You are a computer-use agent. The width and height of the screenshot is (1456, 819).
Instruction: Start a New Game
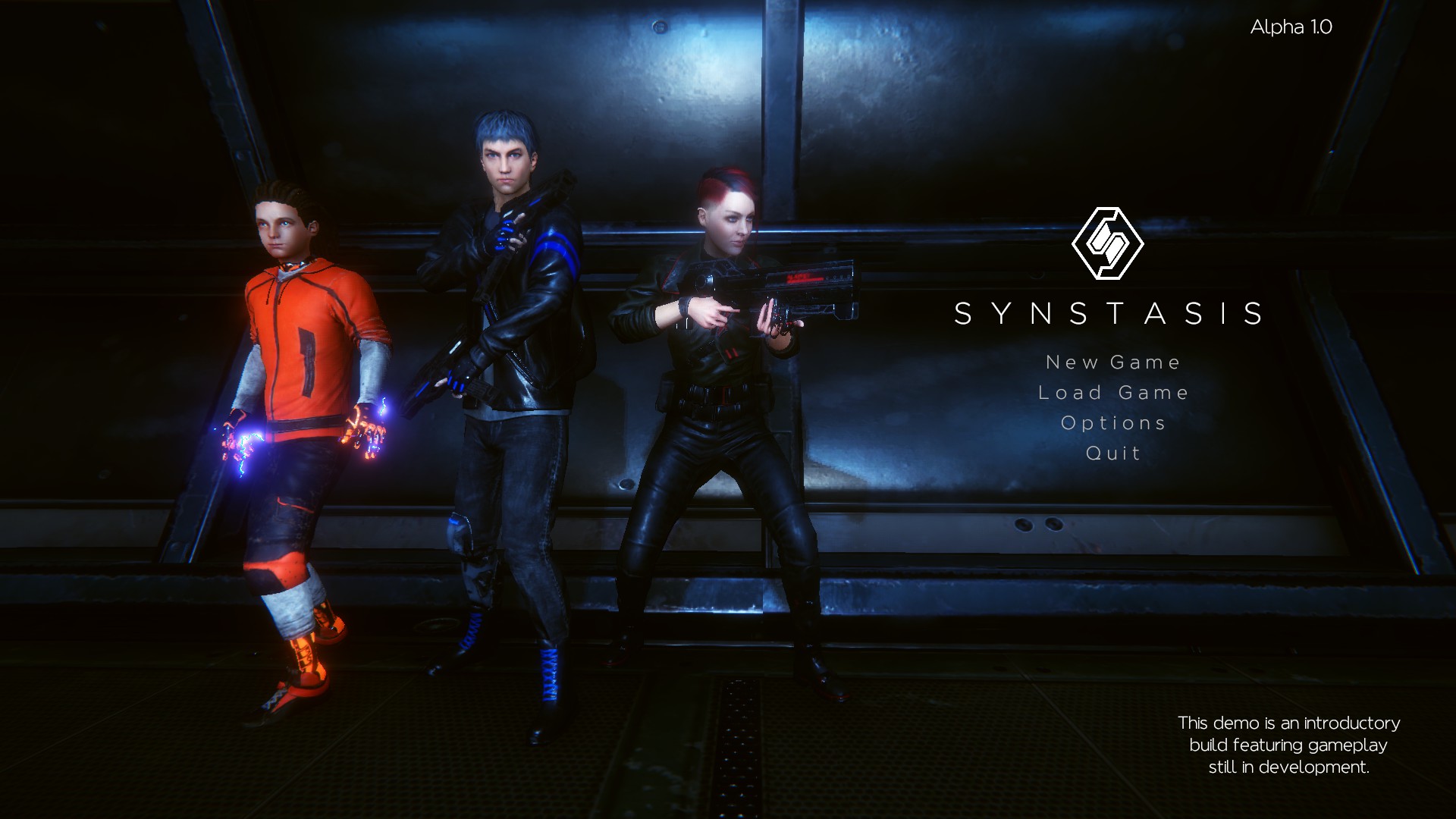coord(1112,362)
